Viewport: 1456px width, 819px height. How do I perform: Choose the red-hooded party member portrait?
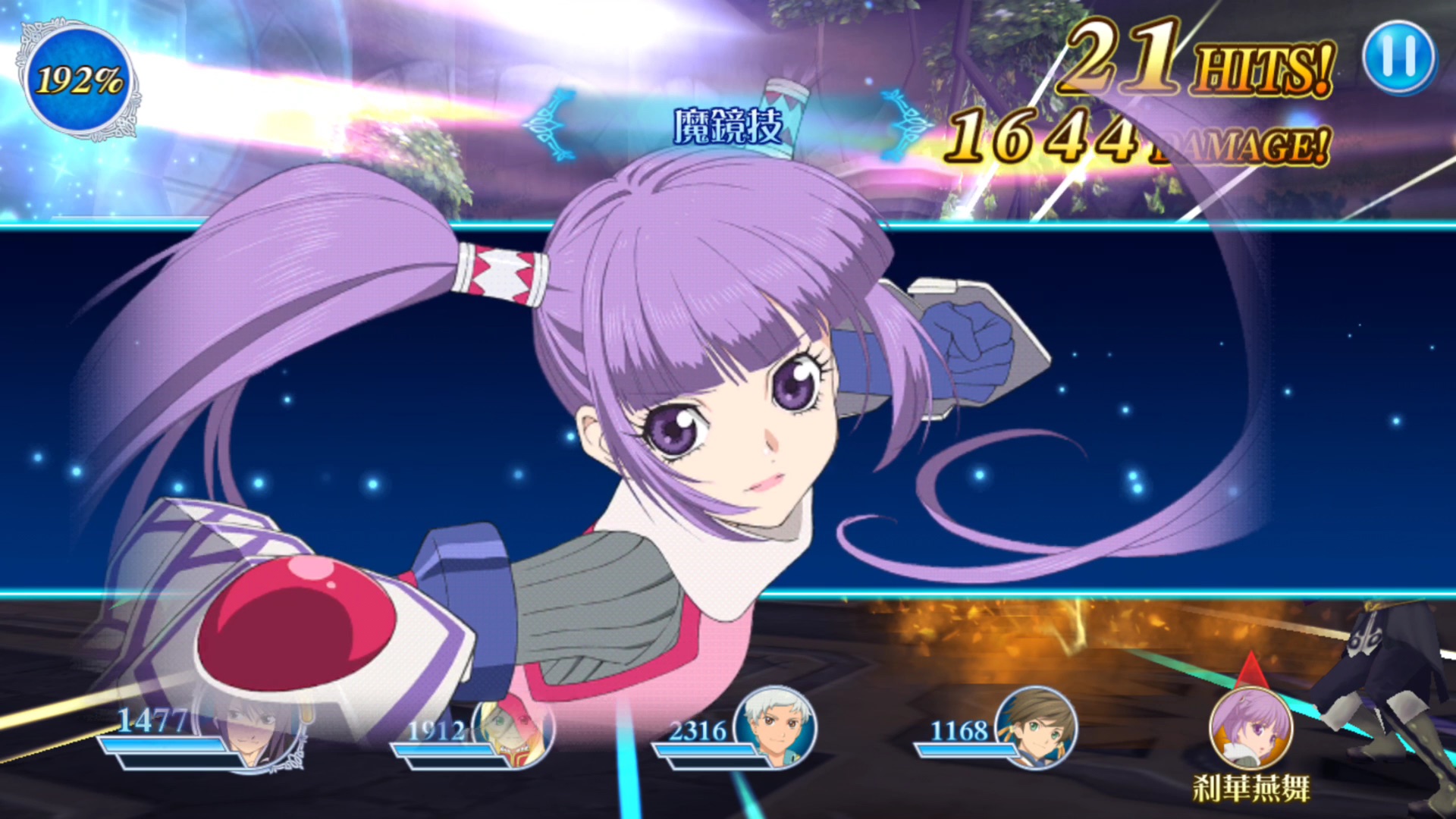(516, 730)
